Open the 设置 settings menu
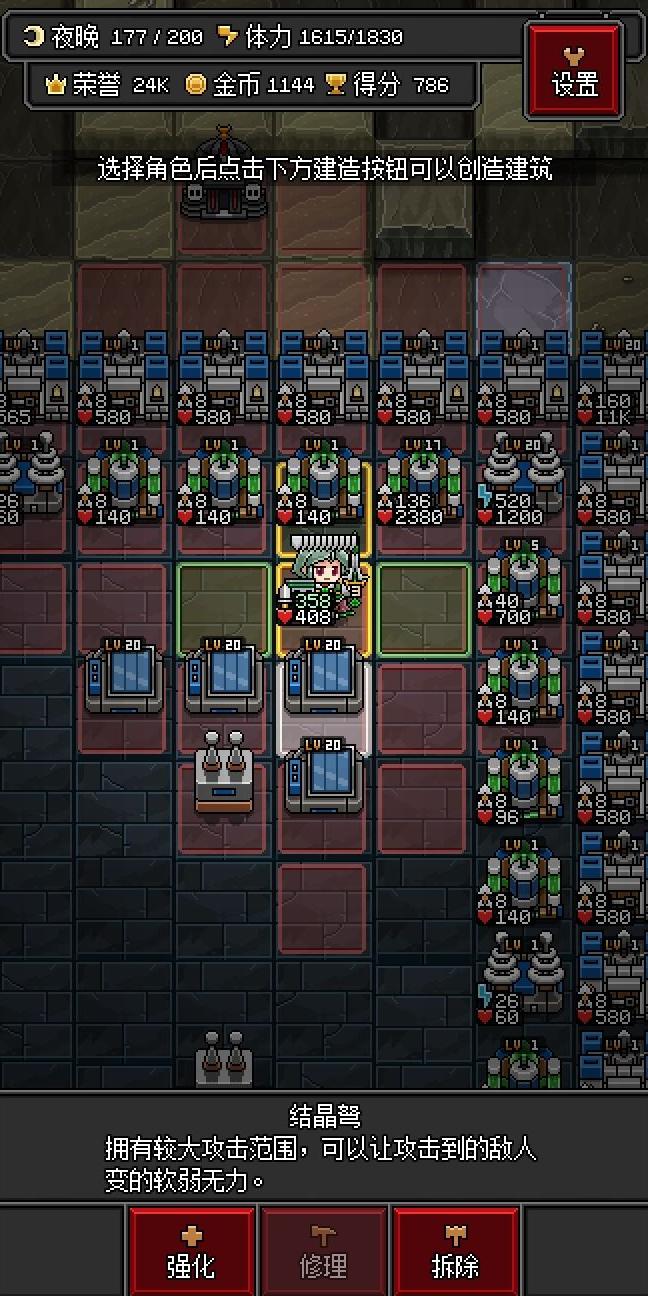The image size is (648, 1296). click(574, 69)
